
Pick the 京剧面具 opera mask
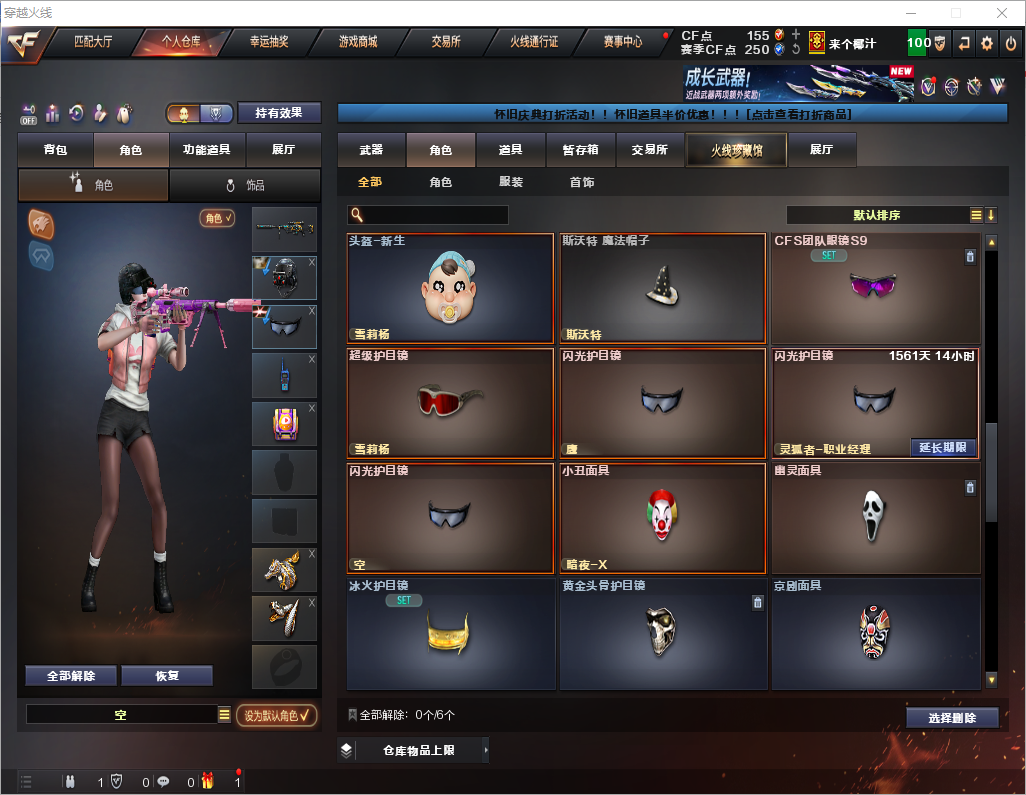874,633
